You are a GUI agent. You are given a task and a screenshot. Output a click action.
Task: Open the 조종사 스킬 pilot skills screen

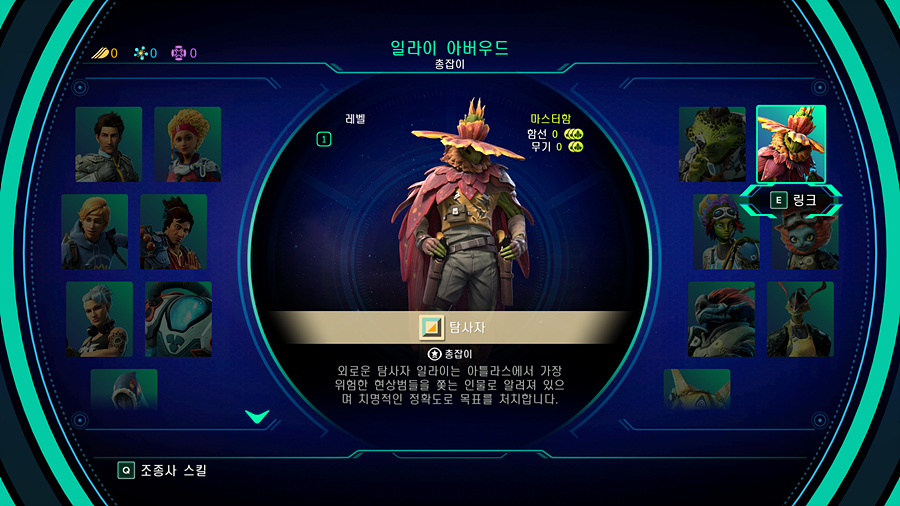pos(163,469)
